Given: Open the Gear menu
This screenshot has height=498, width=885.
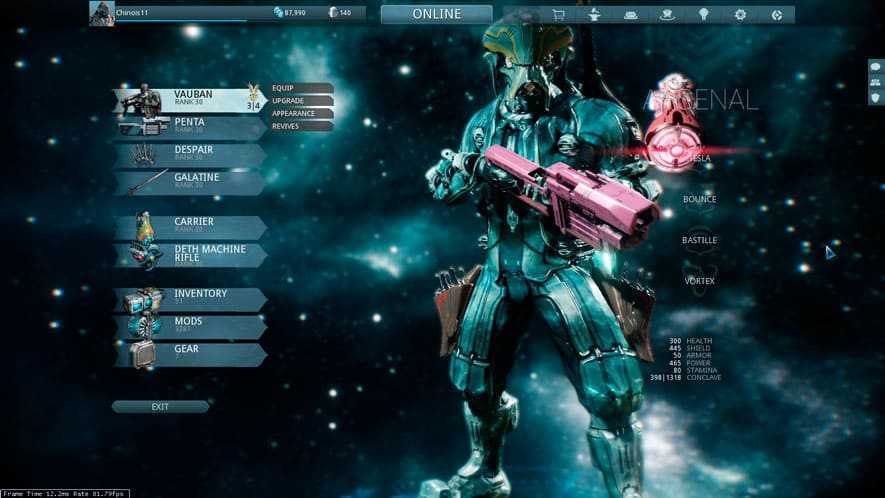Looking at the screenshot, I should click(190, 353).
